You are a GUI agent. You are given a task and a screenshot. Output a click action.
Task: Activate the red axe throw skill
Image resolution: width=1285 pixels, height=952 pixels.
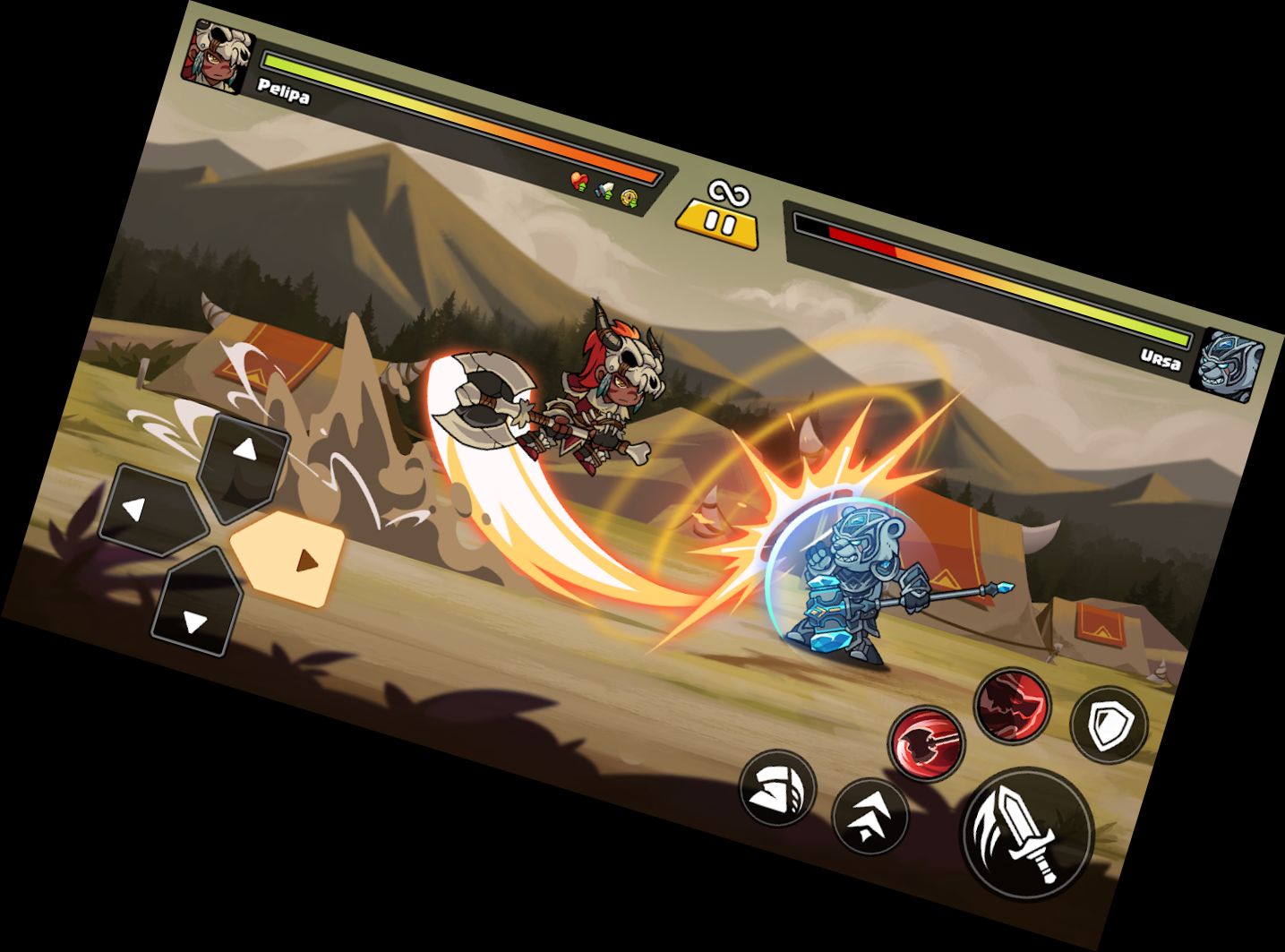pos(928,743)
